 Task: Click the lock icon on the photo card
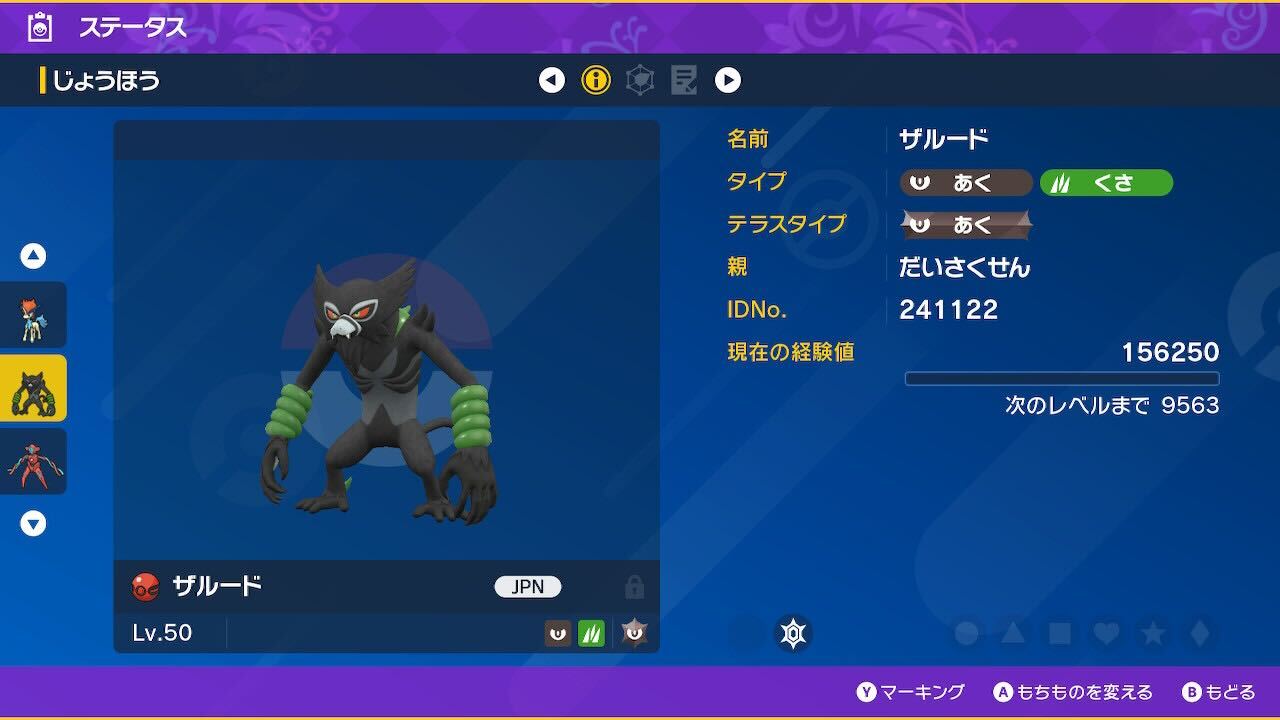click(633, 587)
